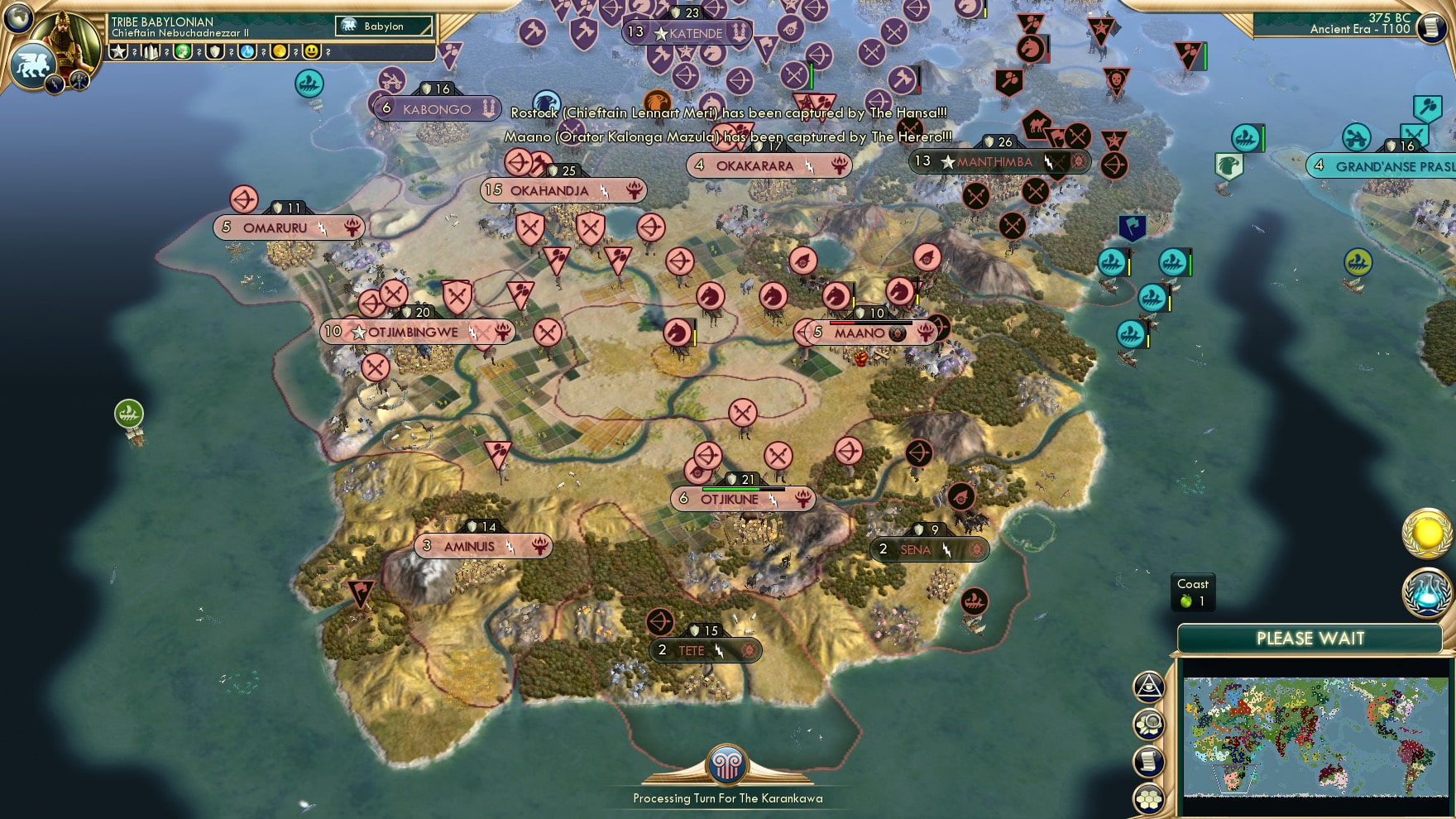Image resolution: width=1456 pixels, height=819 pixels.
Task: Click the happiness smiley icon in top bar
Action: (x=309, y=52)
